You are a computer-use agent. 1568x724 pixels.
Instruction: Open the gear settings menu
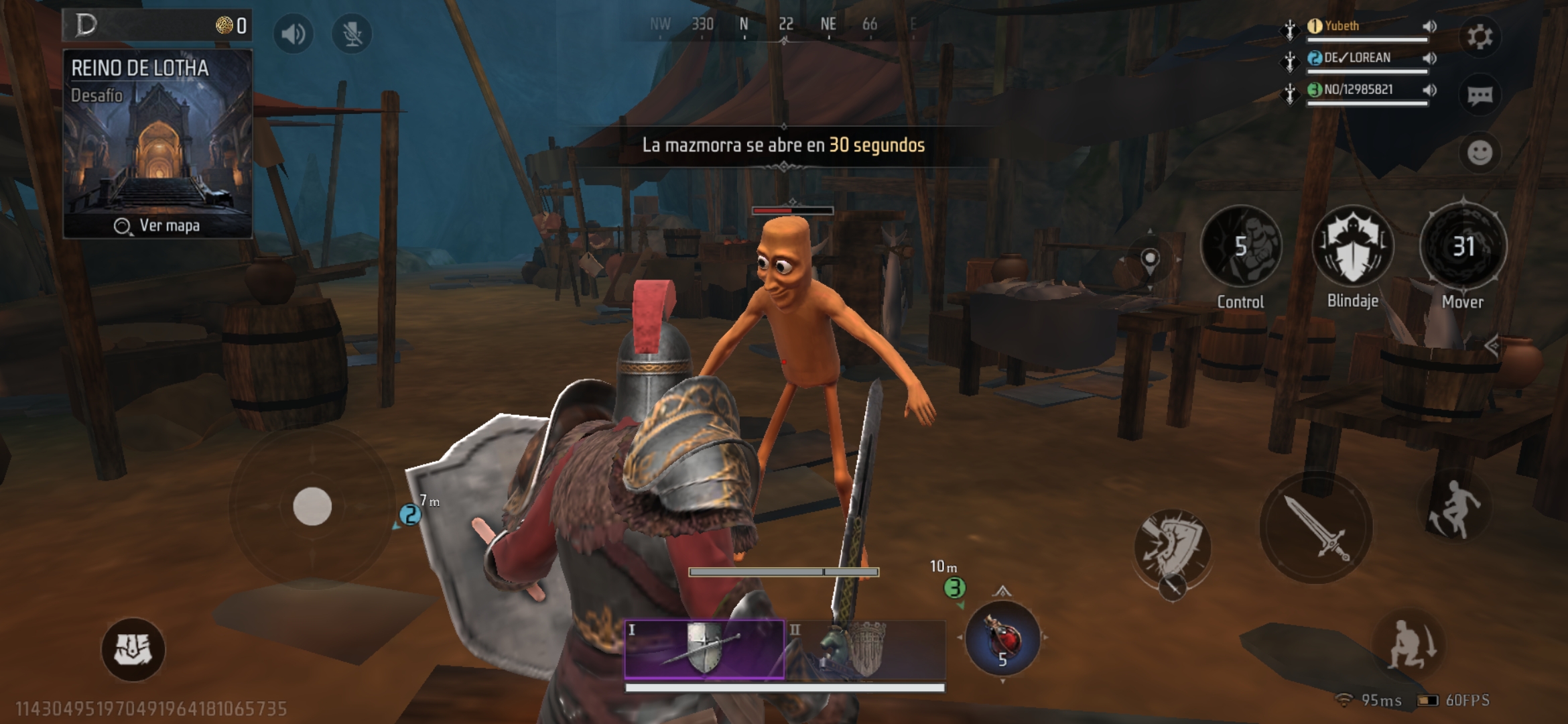coord(1480,36)
